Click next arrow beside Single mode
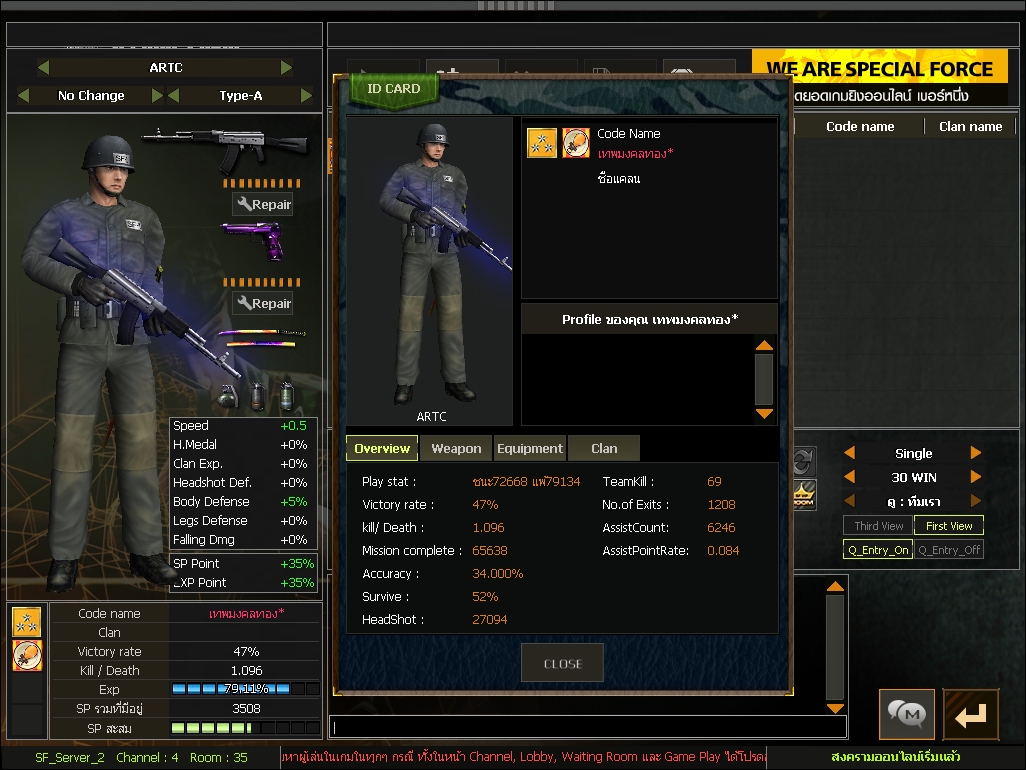This screenshot has height=770, width=1026. (976, 453)
